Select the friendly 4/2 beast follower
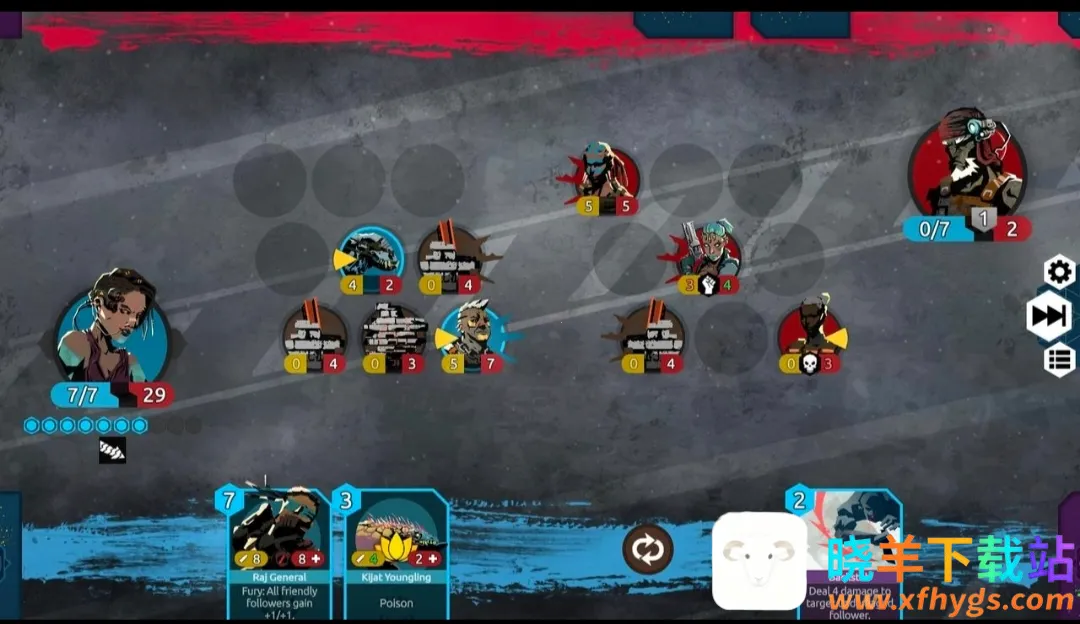The height and width of the screenshot is (624, 1080). [x=371, y=255]
